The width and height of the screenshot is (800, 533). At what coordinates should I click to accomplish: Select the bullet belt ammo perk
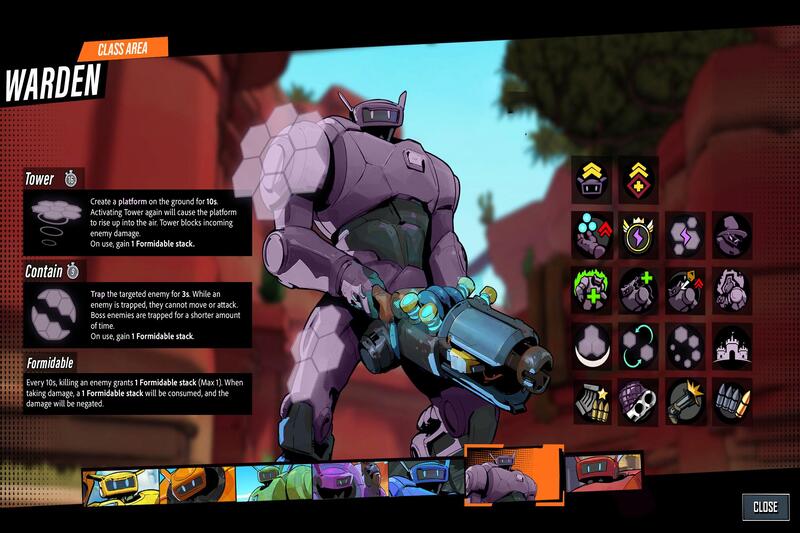731,402
